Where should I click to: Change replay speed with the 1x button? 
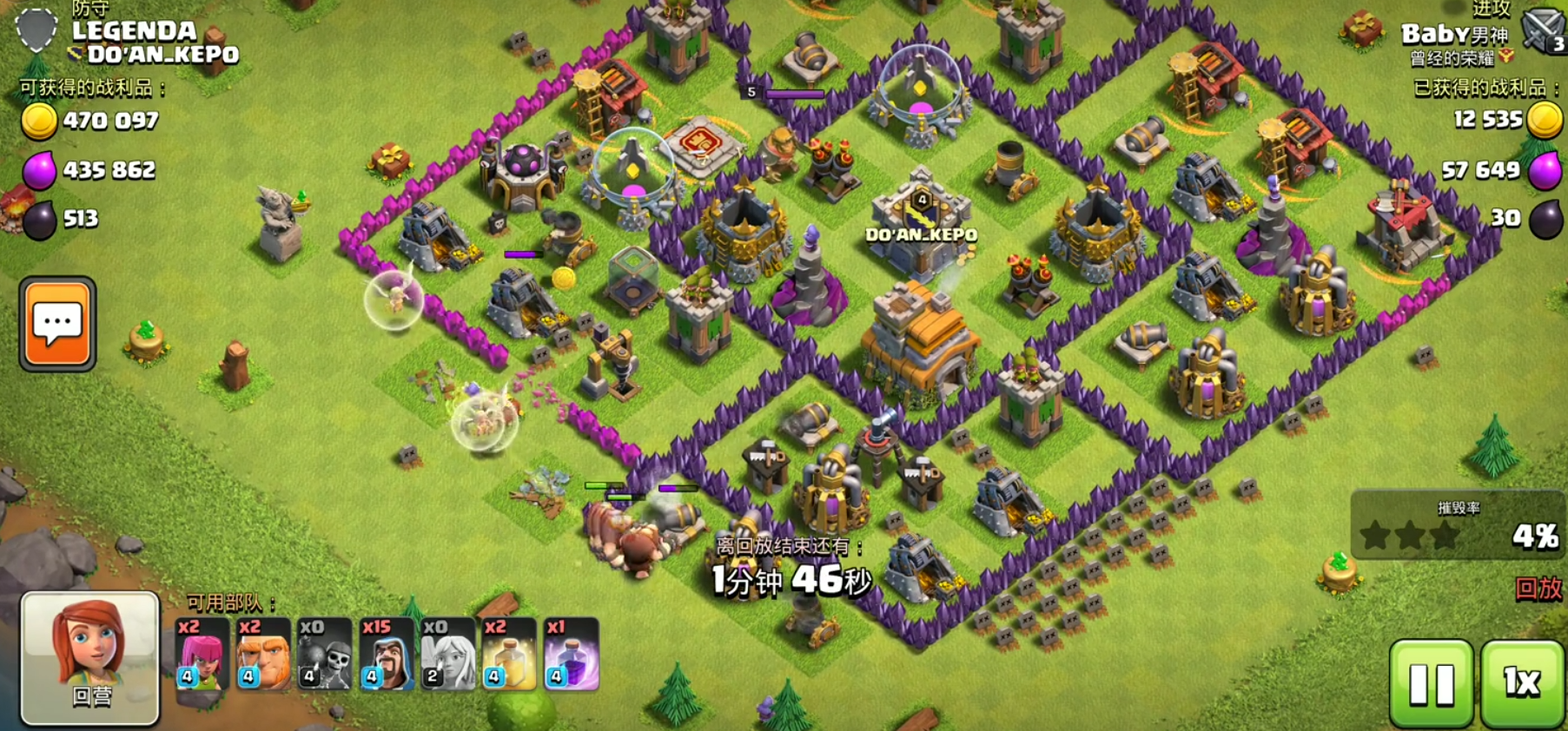(x=1522, y=683)
